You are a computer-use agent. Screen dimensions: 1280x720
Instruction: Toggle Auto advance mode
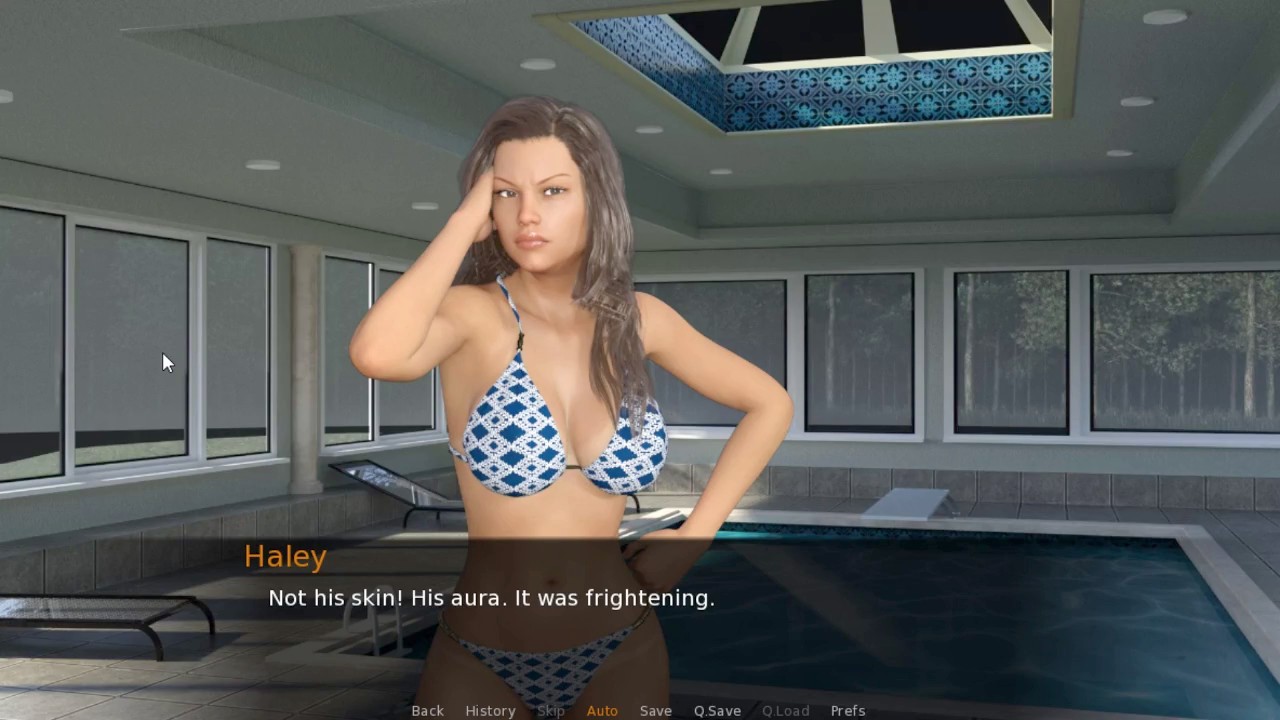602,710
